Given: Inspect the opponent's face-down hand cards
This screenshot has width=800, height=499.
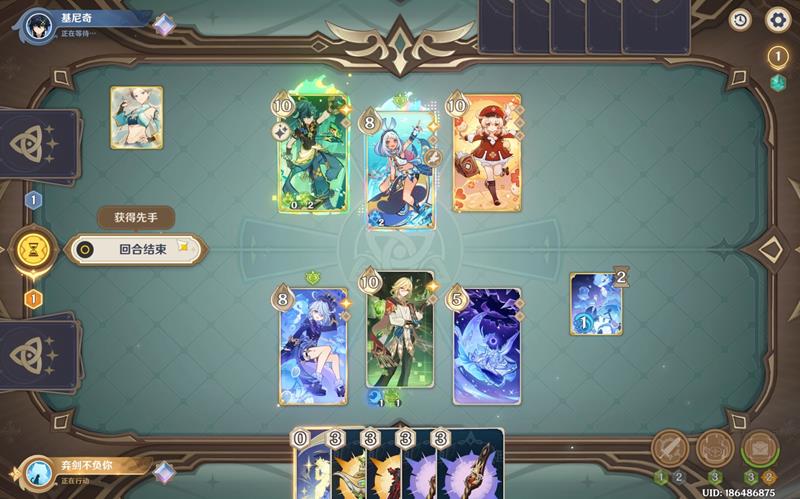Looking at the screenshot, I should pyautogui.click(x=570, y=25).
